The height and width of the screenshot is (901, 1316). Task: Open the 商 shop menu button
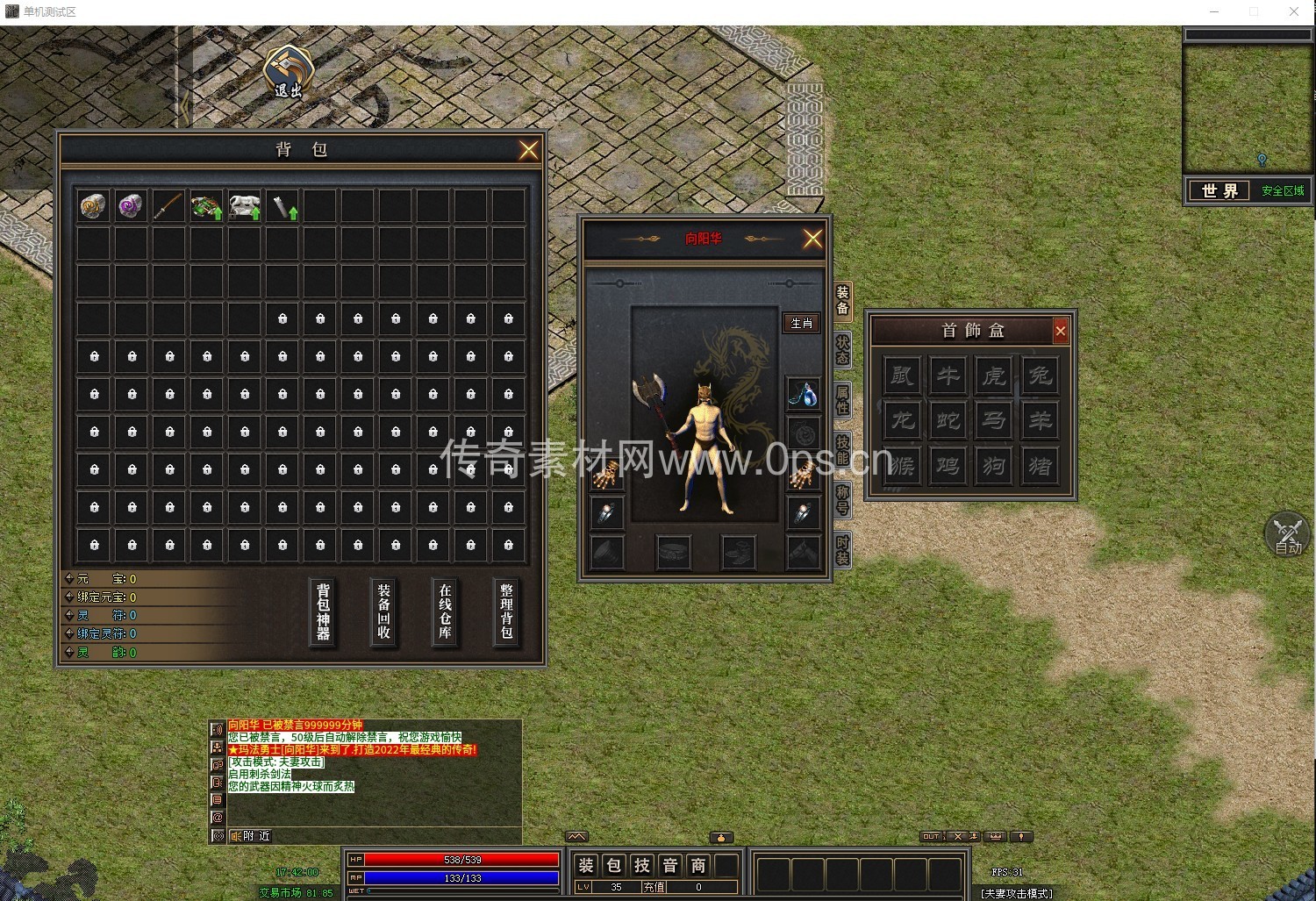tap(698, 866)
